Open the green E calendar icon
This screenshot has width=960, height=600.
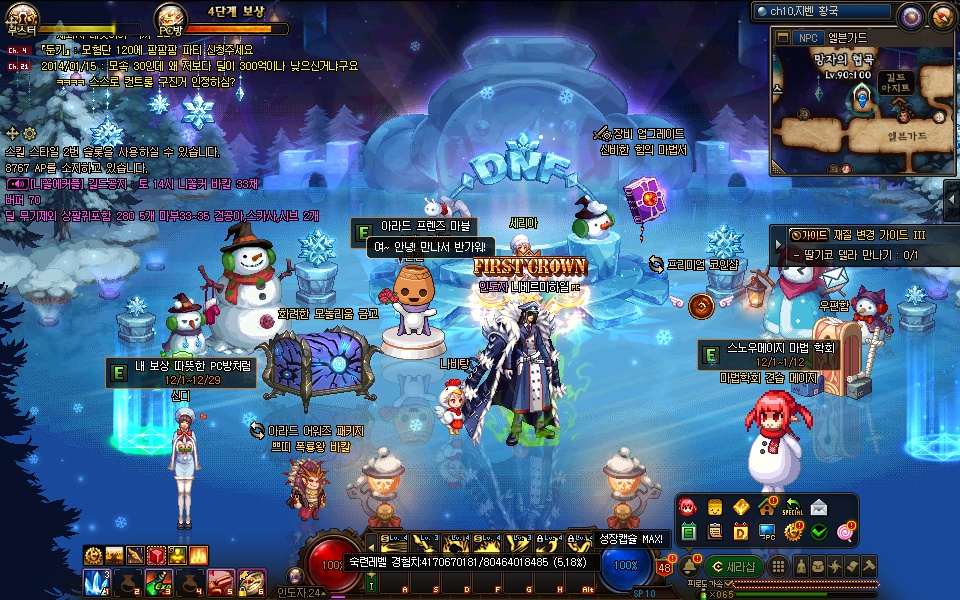[x=689, y=531]
